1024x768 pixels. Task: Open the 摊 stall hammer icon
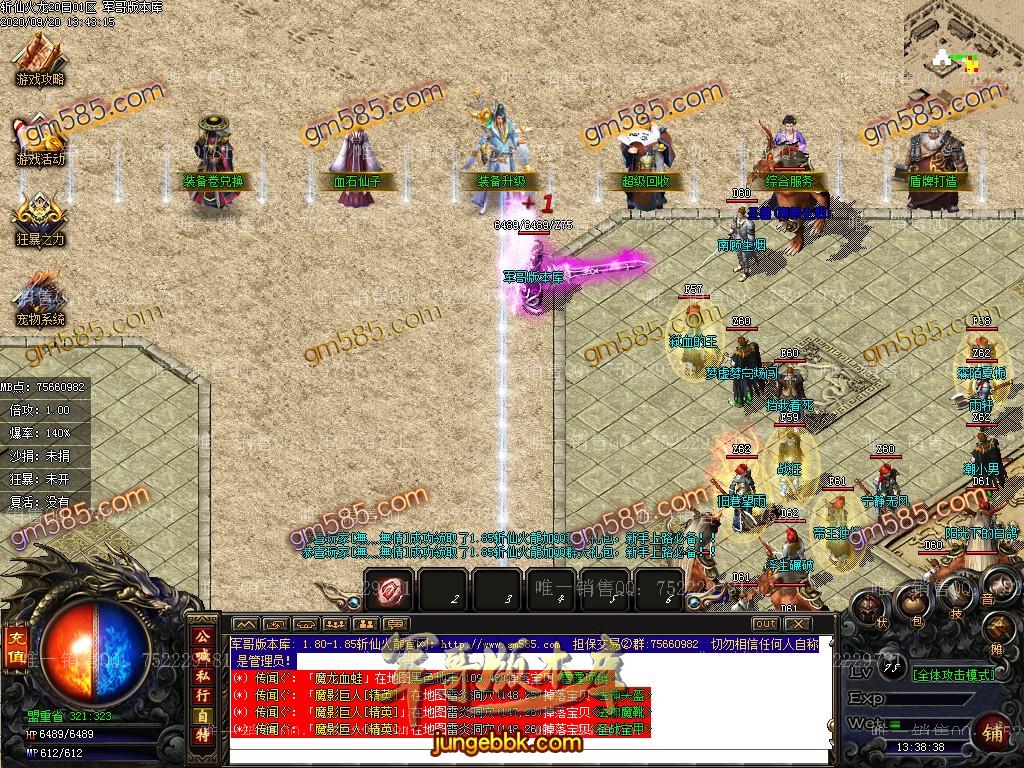pos(999,630)
